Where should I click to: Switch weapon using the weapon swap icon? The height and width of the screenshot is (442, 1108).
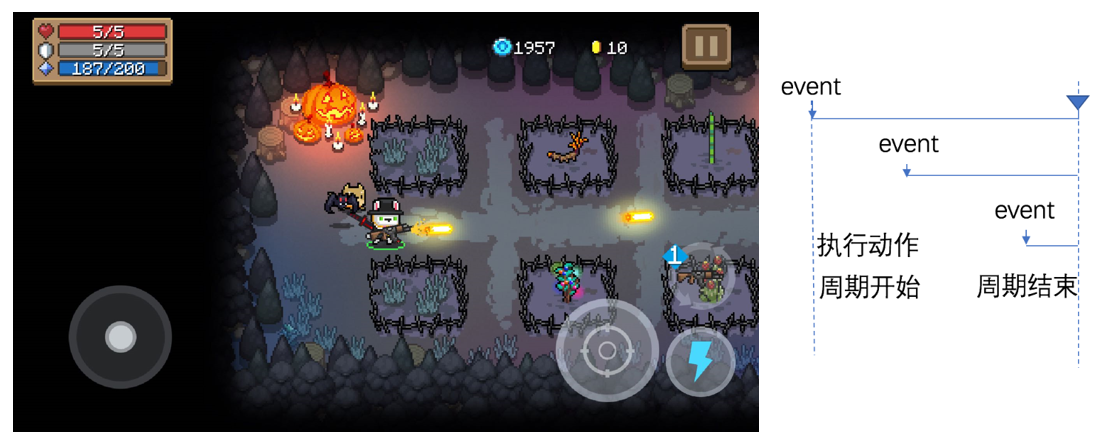702,272
